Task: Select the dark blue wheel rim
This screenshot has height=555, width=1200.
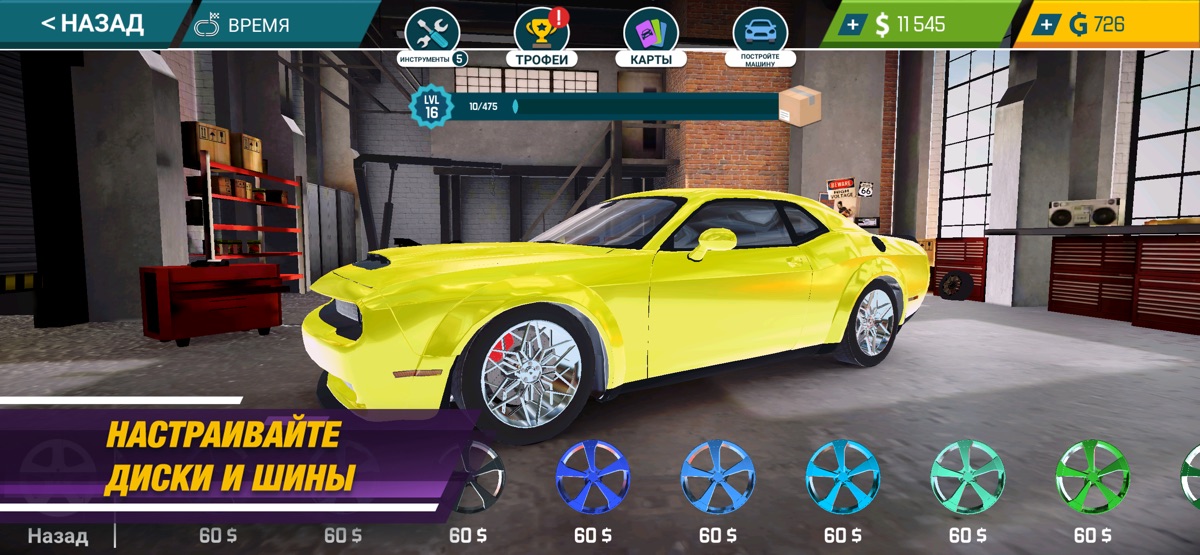Action: coord(593,477)
